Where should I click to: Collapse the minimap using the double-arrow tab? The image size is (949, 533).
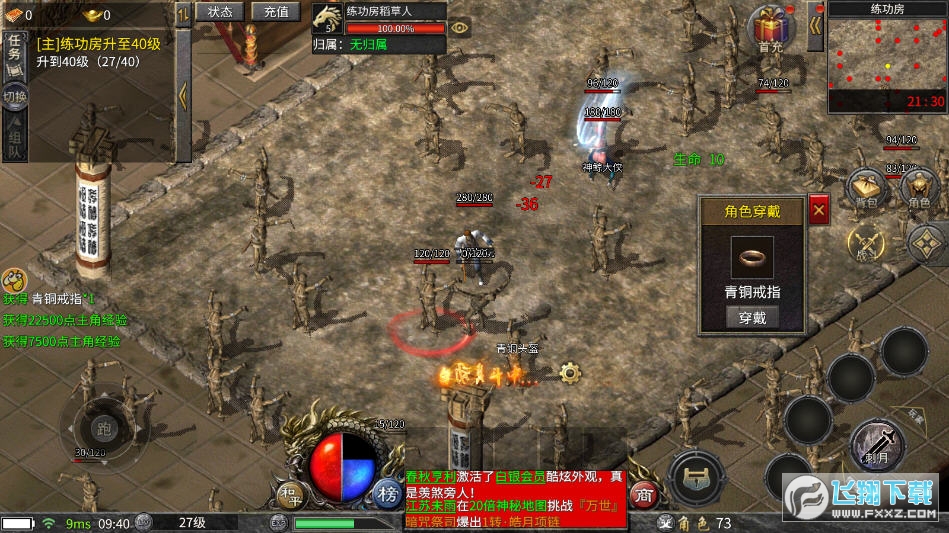(x=816, y=19)
